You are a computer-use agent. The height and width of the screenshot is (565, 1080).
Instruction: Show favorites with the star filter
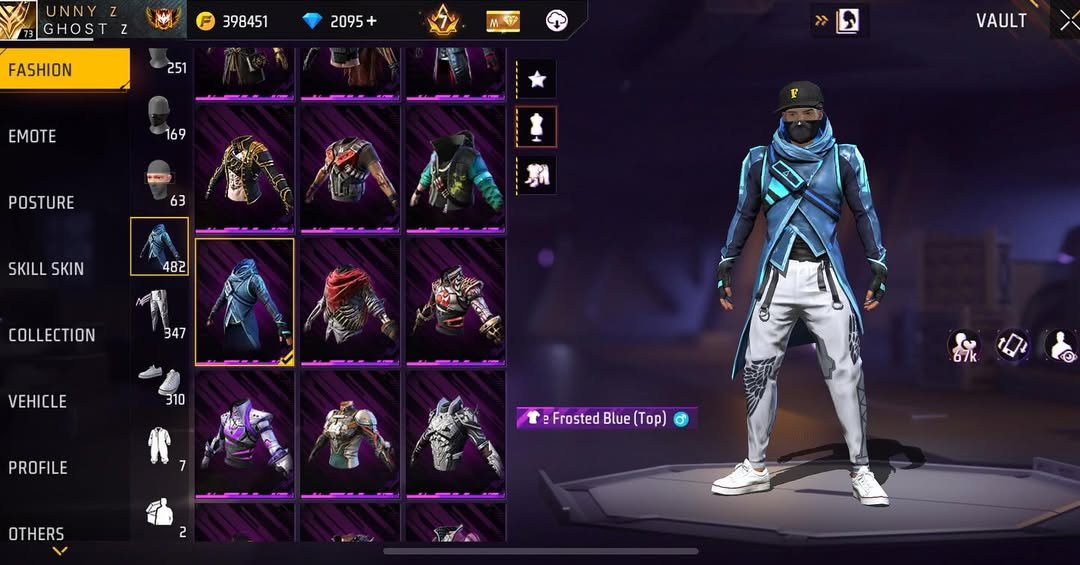[x=537, y=79]
